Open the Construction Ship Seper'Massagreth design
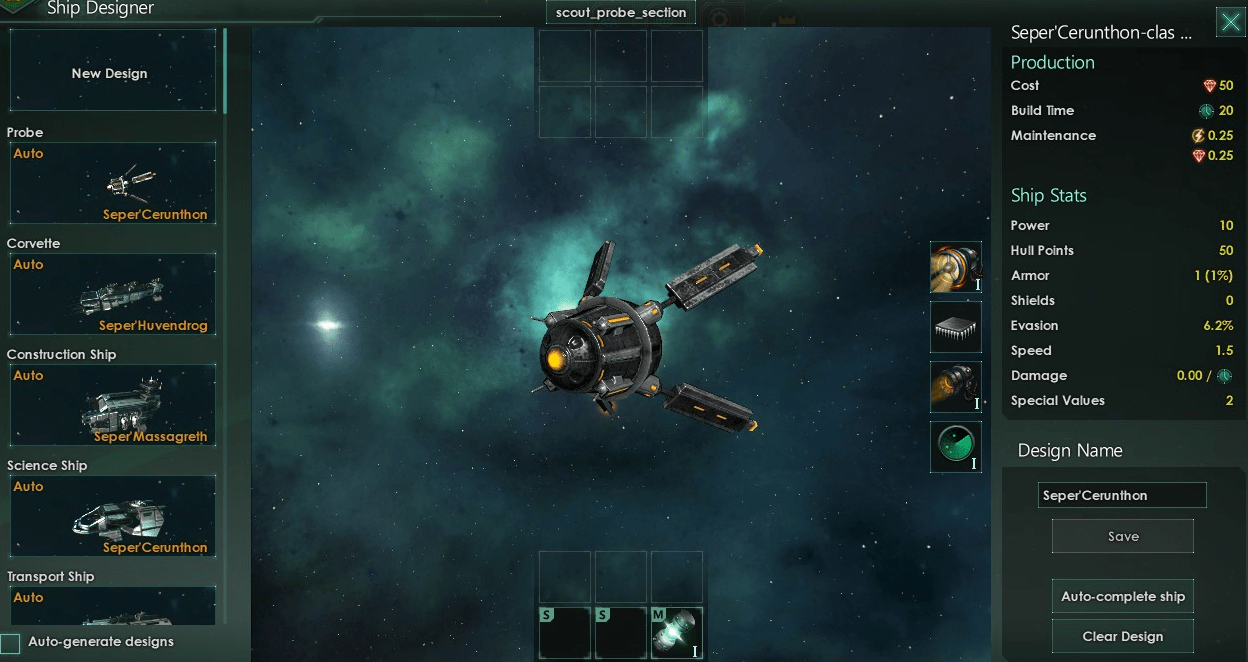1248x662 pixels. click(x=112, y=405)
